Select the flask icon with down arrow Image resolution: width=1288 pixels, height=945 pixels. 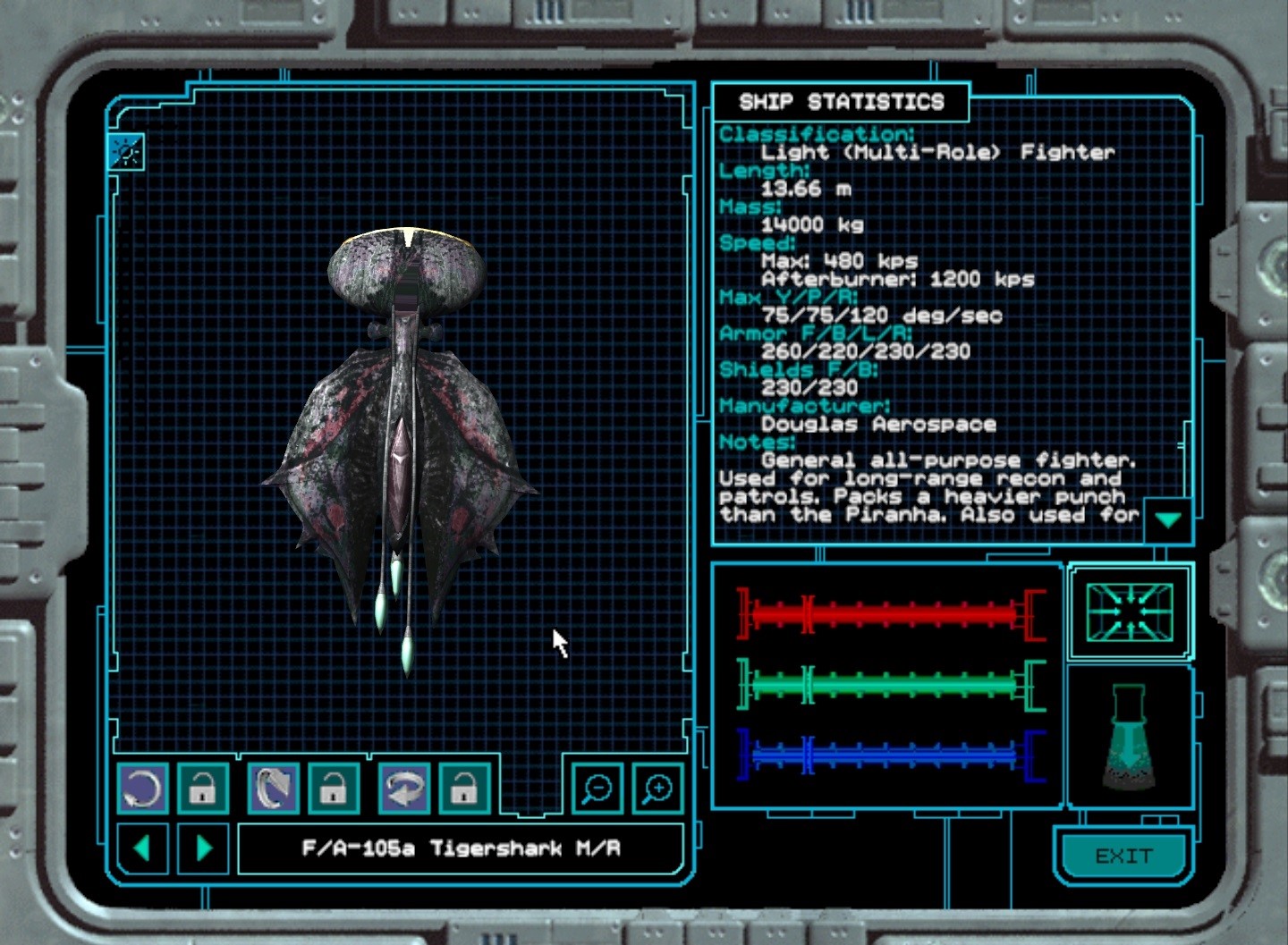coord(1129,738)
